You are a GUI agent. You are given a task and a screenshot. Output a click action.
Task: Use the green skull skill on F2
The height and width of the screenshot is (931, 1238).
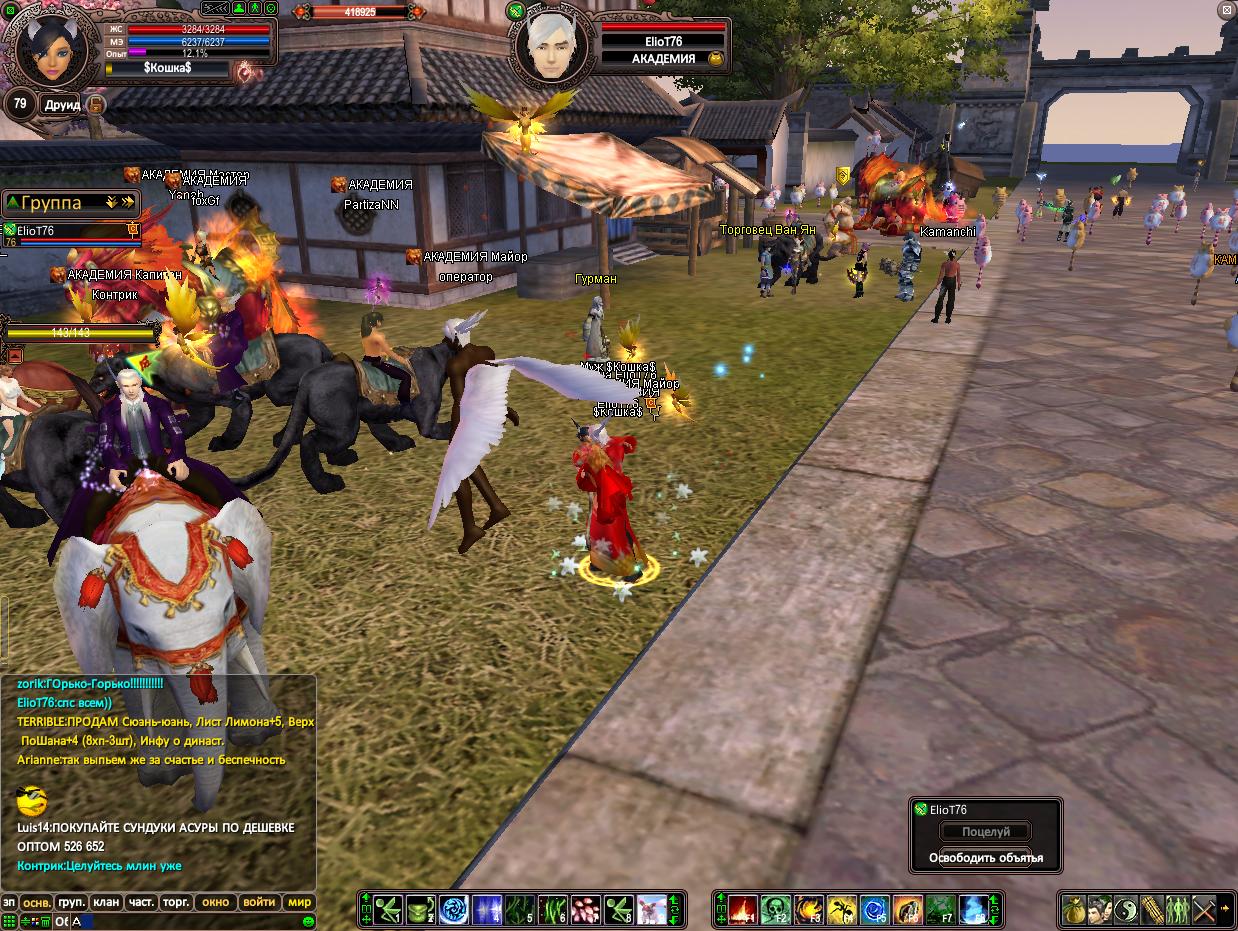(x=775, y=909)
